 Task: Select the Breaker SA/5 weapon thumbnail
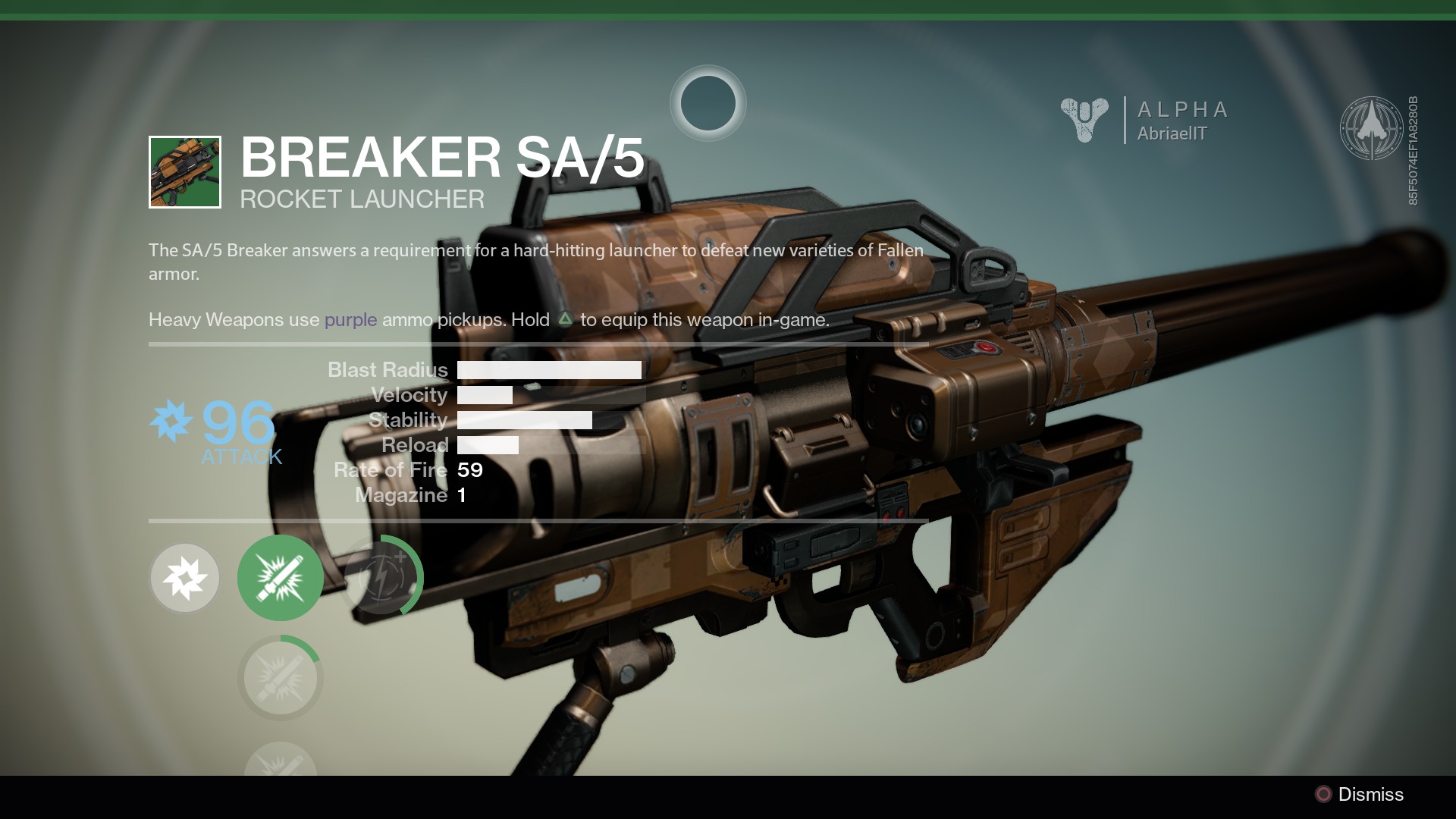pos(185,172)
